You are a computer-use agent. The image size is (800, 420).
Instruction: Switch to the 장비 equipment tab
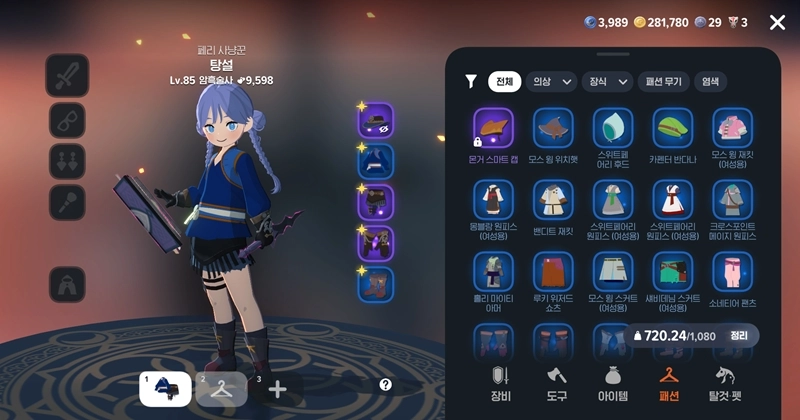tap(501, 384)
